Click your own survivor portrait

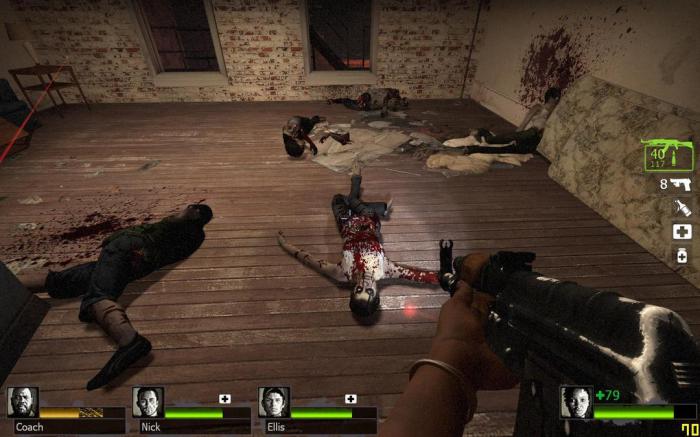[x=575, y=402]
